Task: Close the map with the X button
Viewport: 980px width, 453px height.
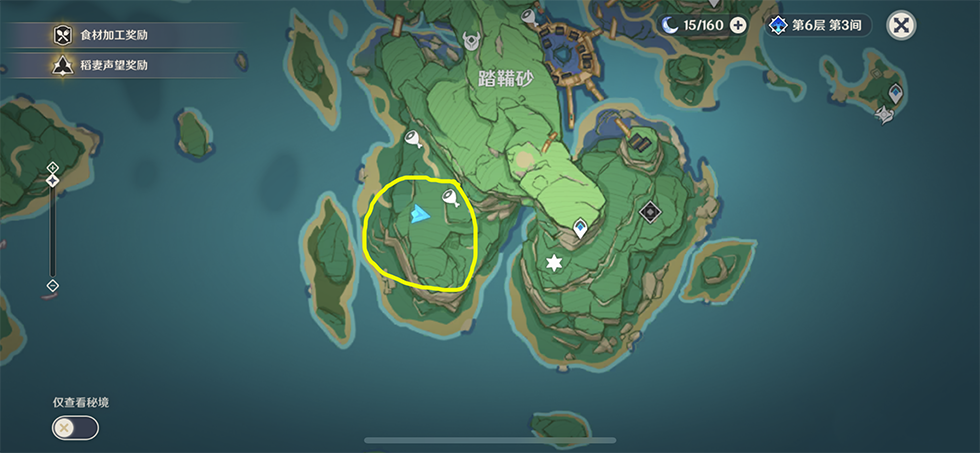Action: tap(902, 26)
